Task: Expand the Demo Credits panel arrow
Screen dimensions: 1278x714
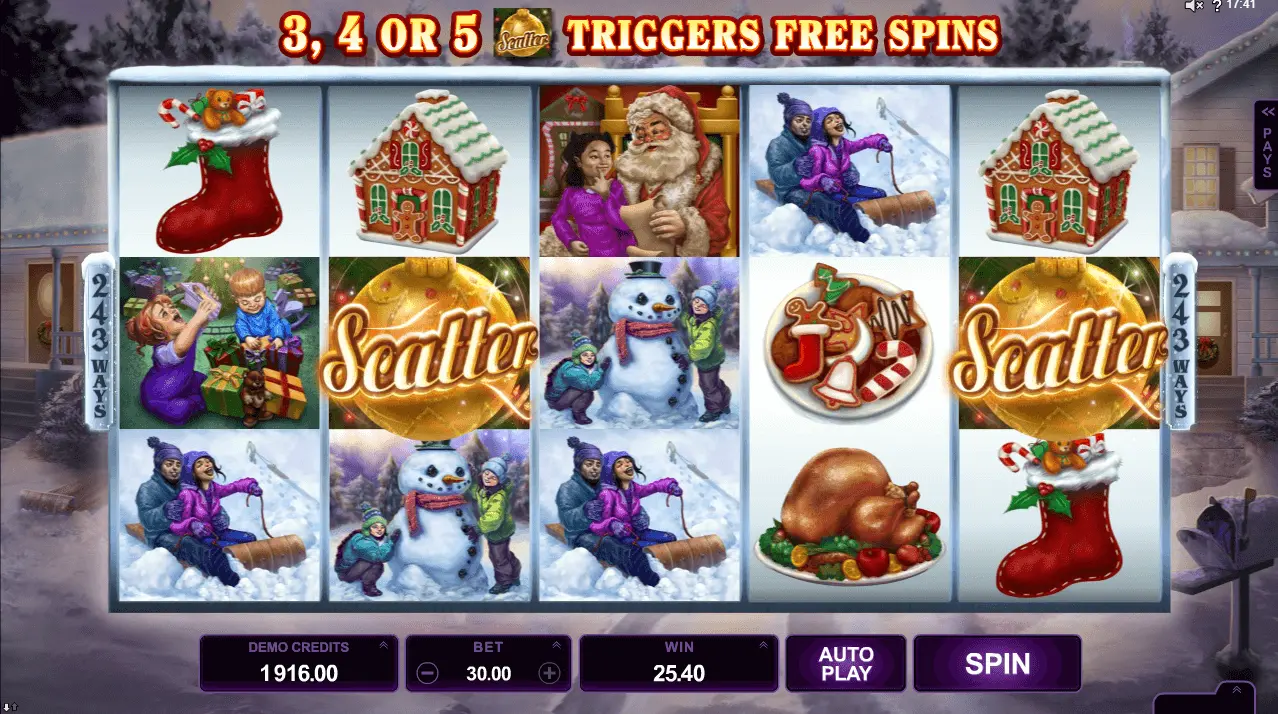Action: (384, 646)
